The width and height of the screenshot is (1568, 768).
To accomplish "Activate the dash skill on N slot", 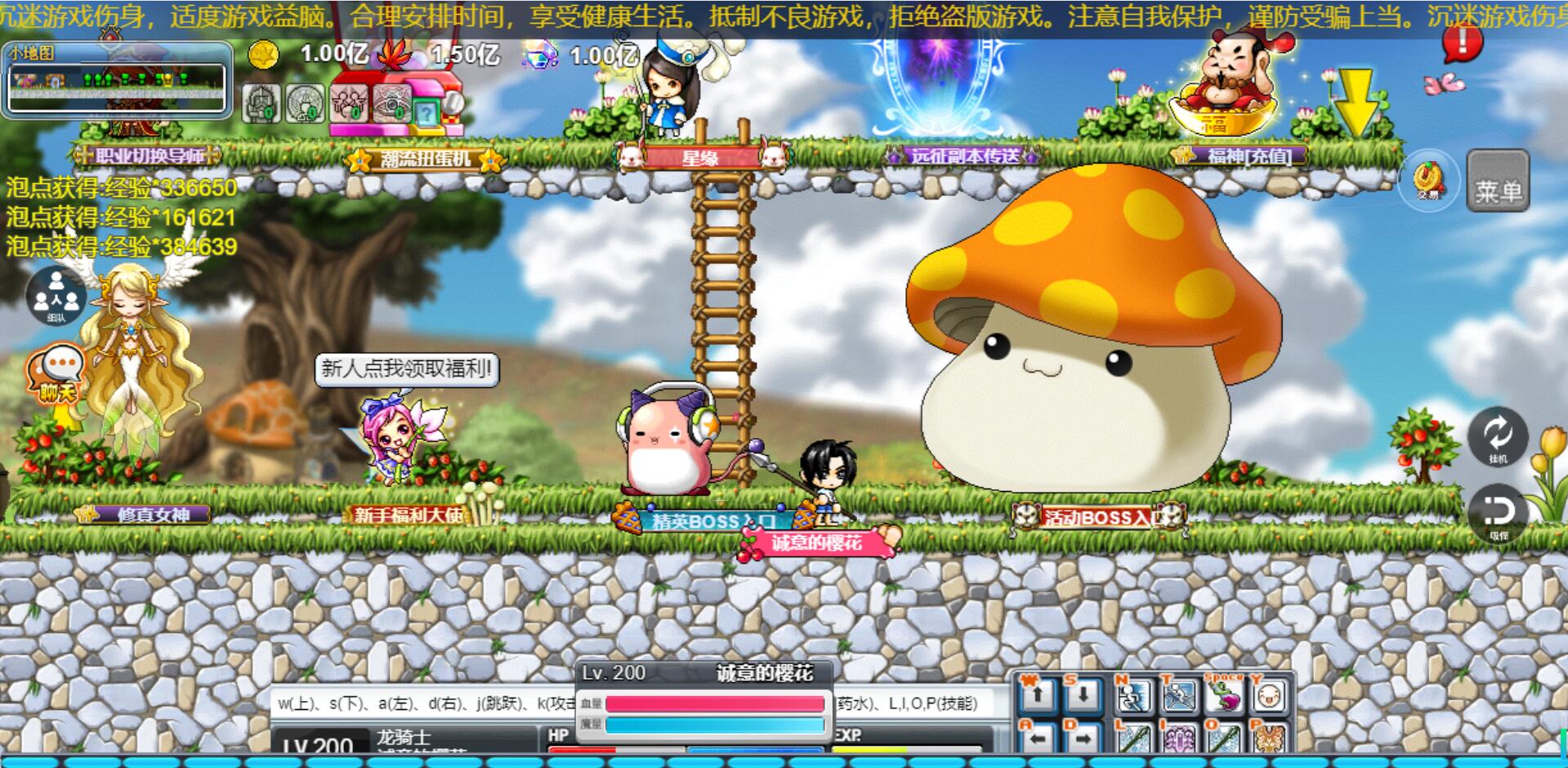I will pyautogui.click(x=1132, y=696).
